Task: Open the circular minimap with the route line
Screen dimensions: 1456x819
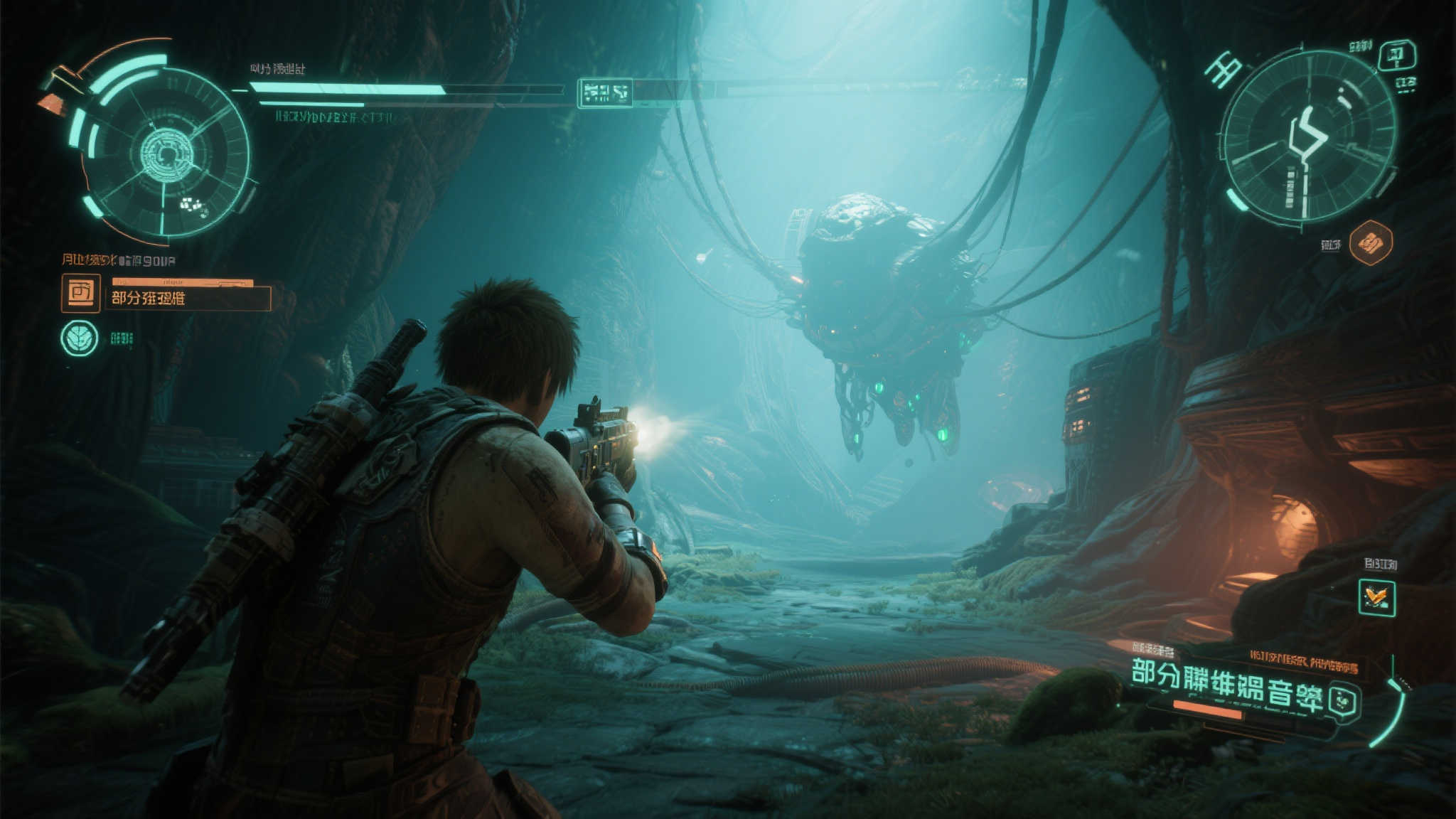Action: click(x=1307, y=136)
